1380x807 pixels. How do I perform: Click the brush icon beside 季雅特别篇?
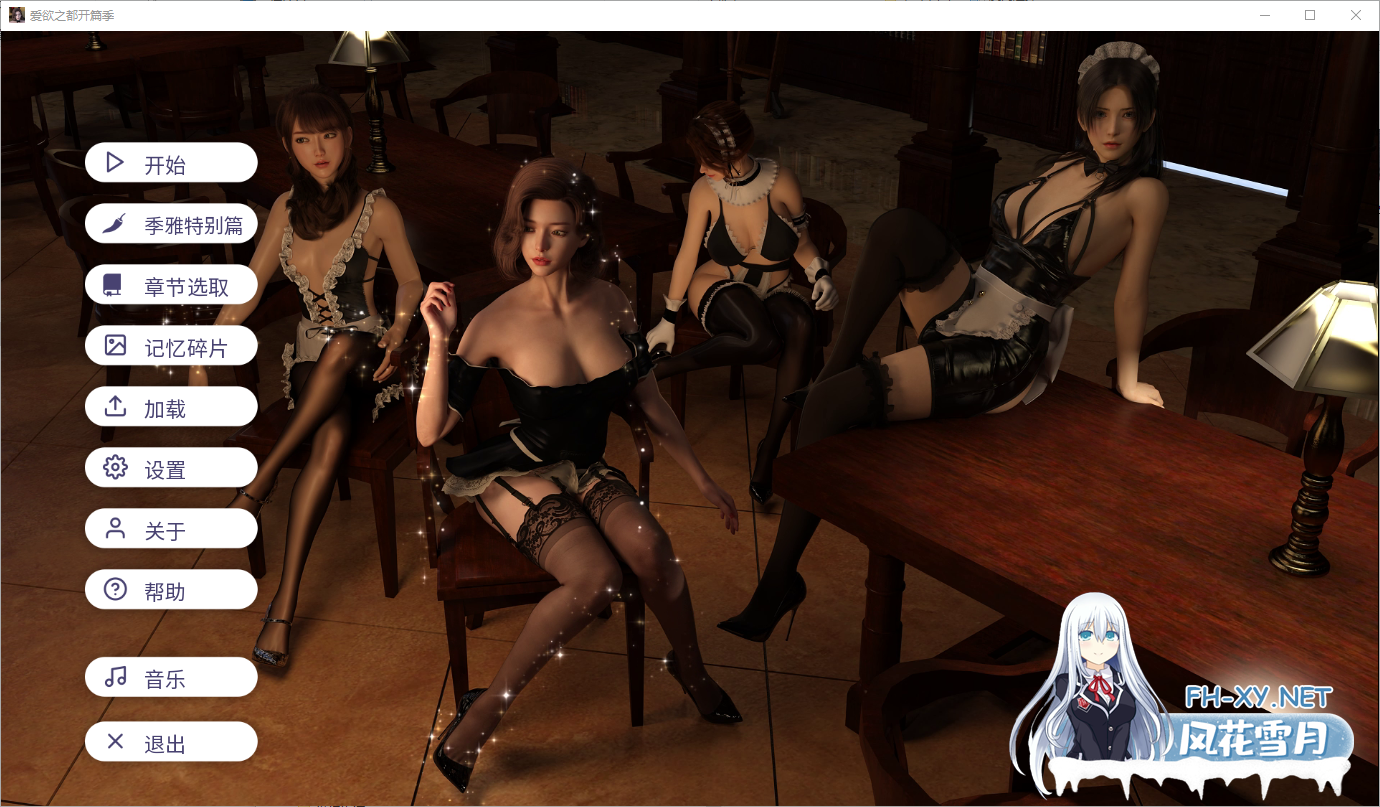pyautogui.click(x=113, y=223)
